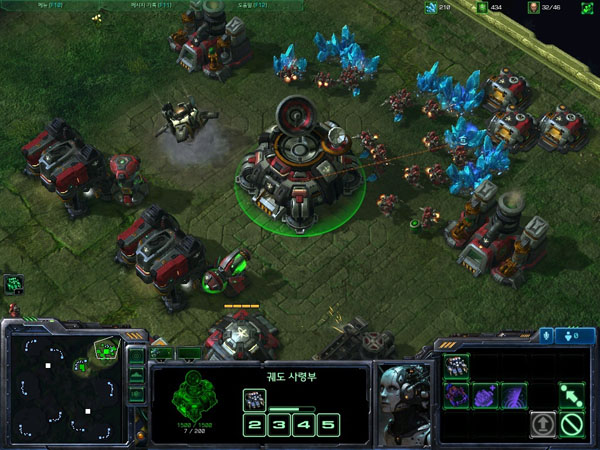600x450 pixels.
Task: Click the top button beside the minimap
Action: [x=137, y=355]
